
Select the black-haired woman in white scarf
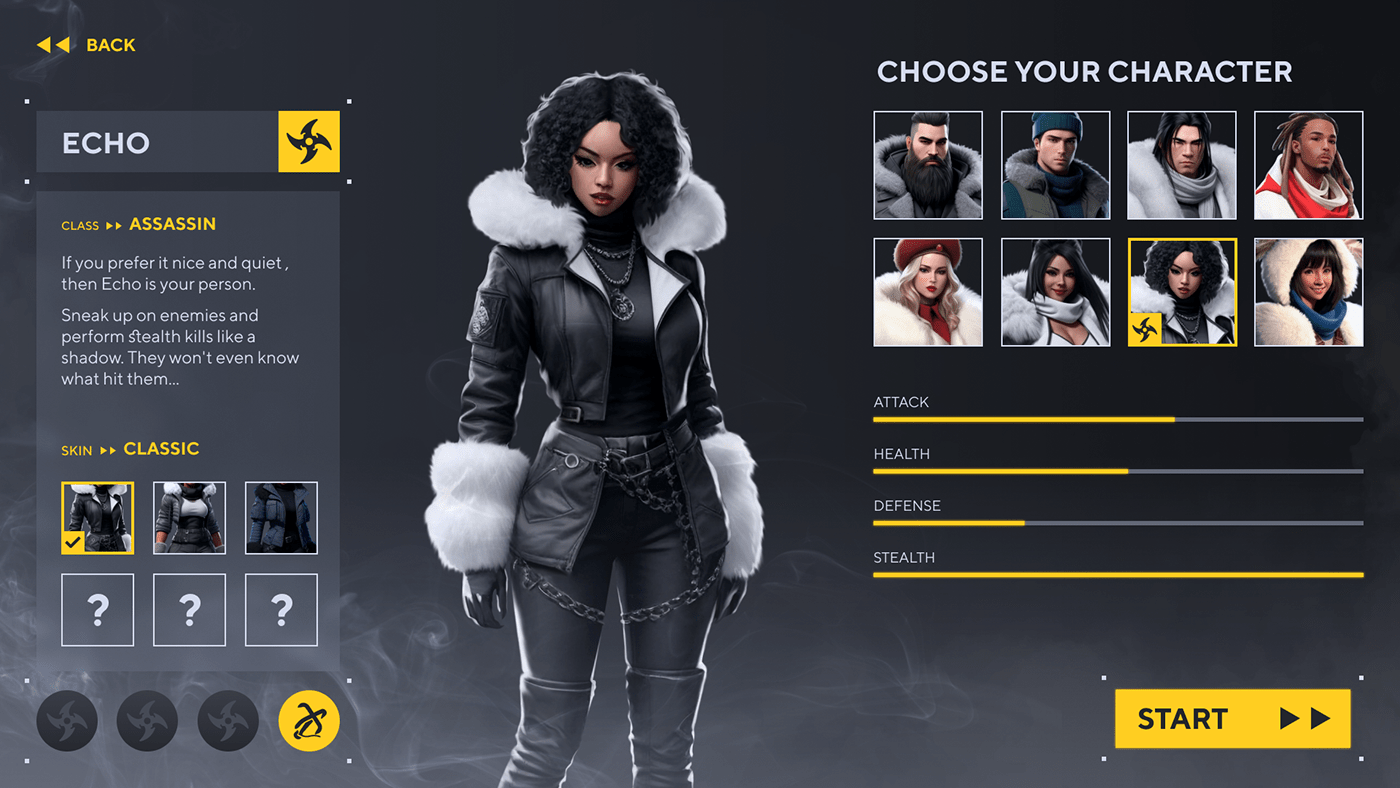1055,292
